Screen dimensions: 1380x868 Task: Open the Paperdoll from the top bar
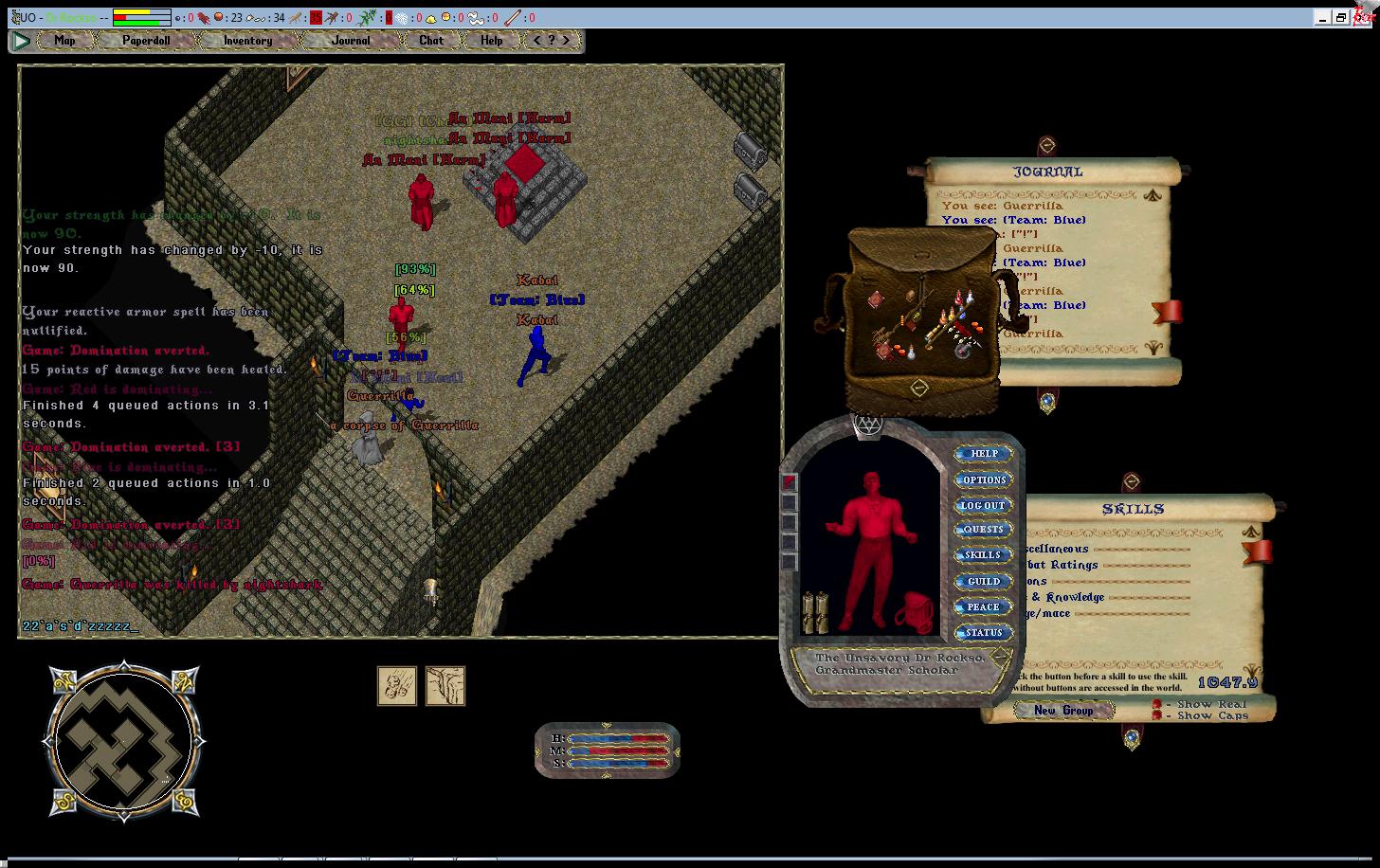point(146,41)
